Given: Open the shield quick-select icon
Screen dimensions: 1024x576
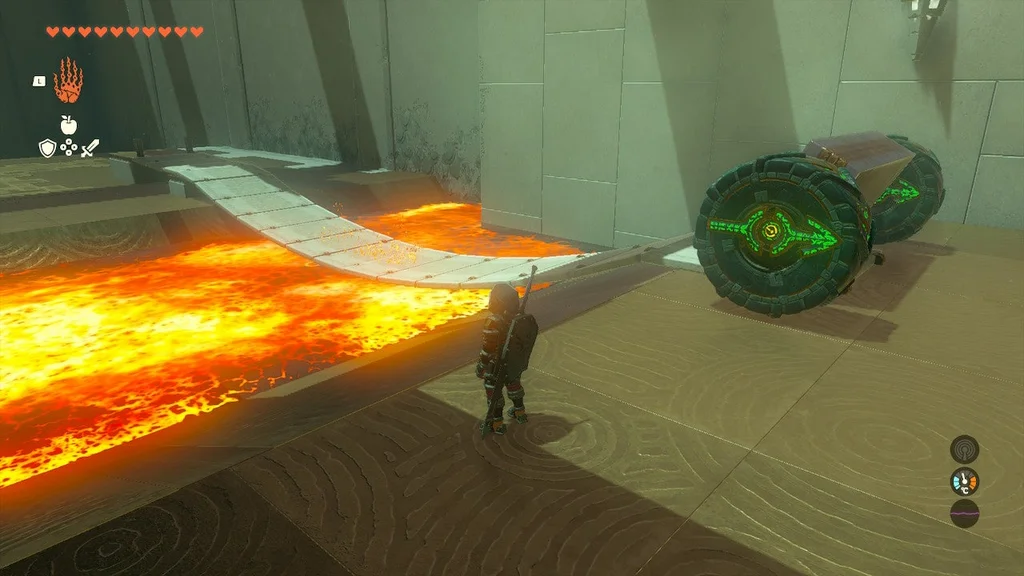Looking at the screenshot, I should click(46, 148).
